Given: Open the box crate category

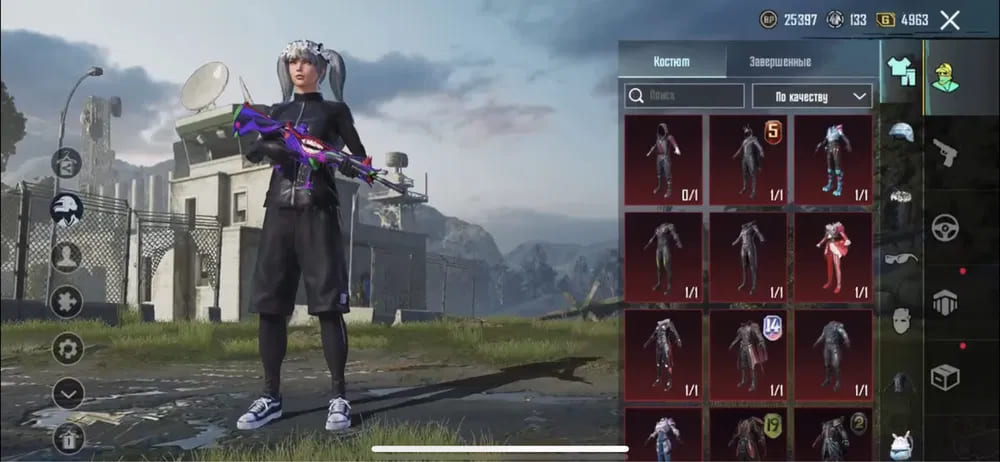Looking at the screenshot, I should point(946,378).
